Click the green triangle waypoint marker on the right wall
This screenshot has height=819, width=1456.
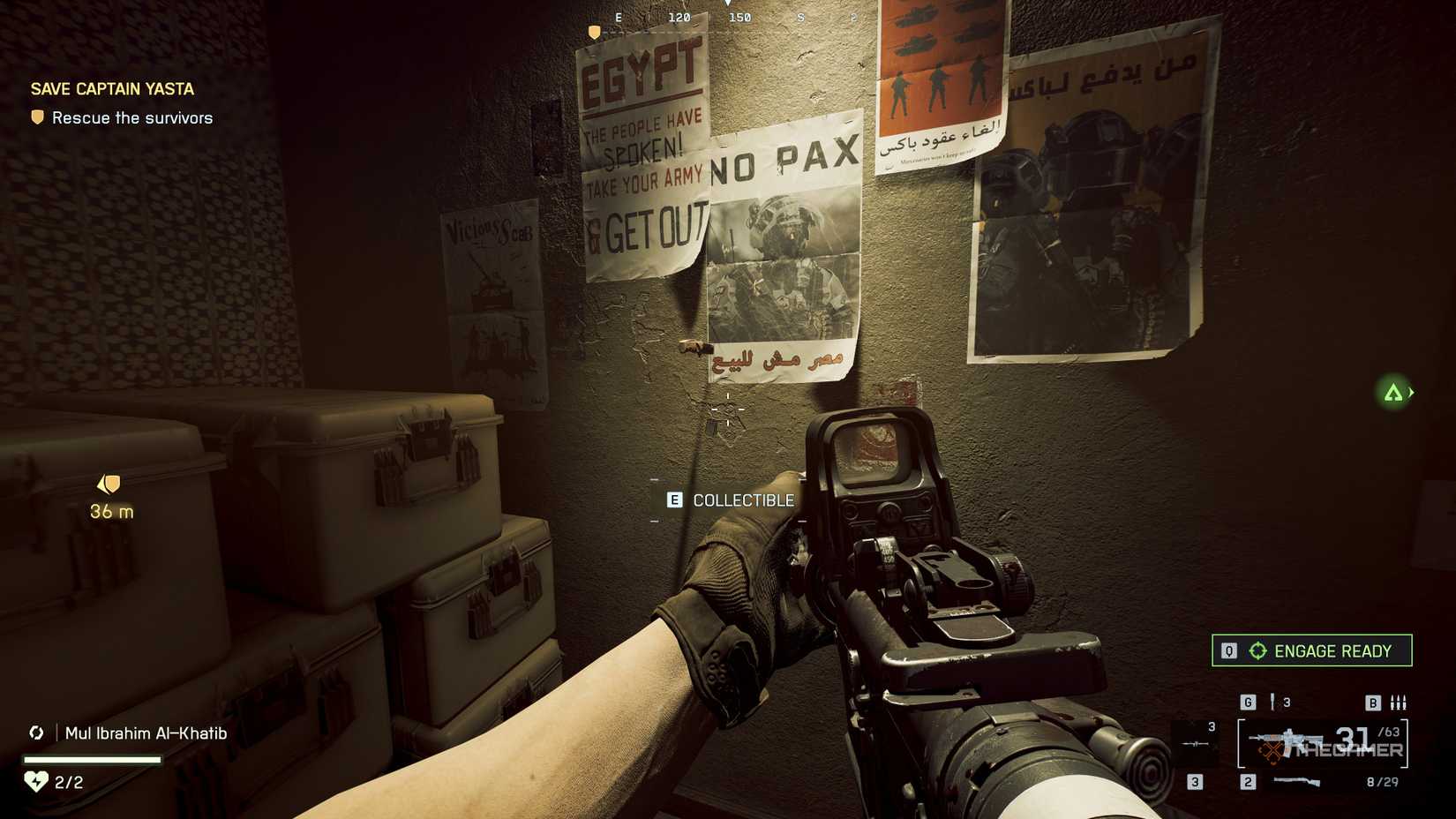tap(1394, 394)
